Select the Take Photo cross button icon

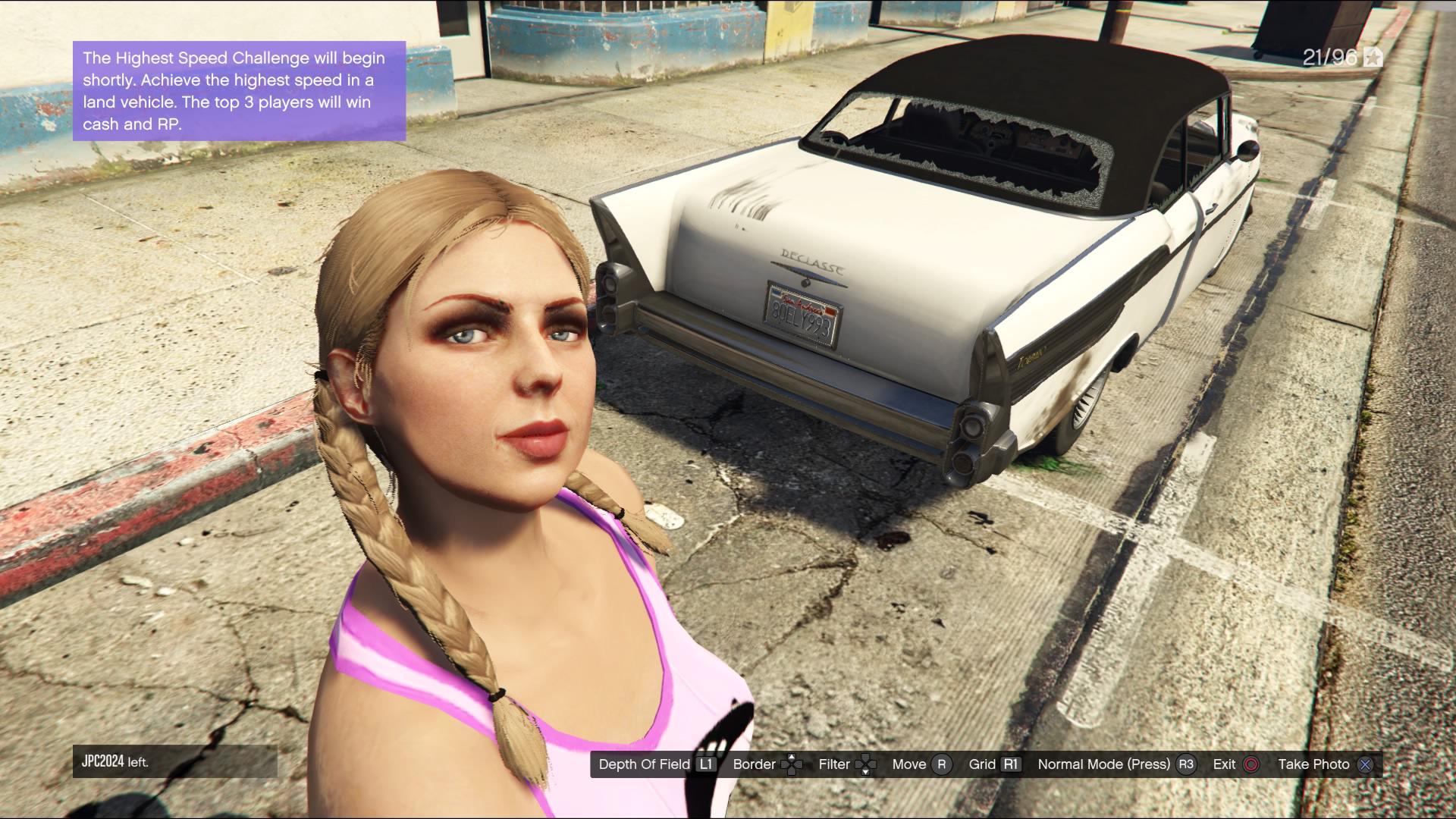1365,764
